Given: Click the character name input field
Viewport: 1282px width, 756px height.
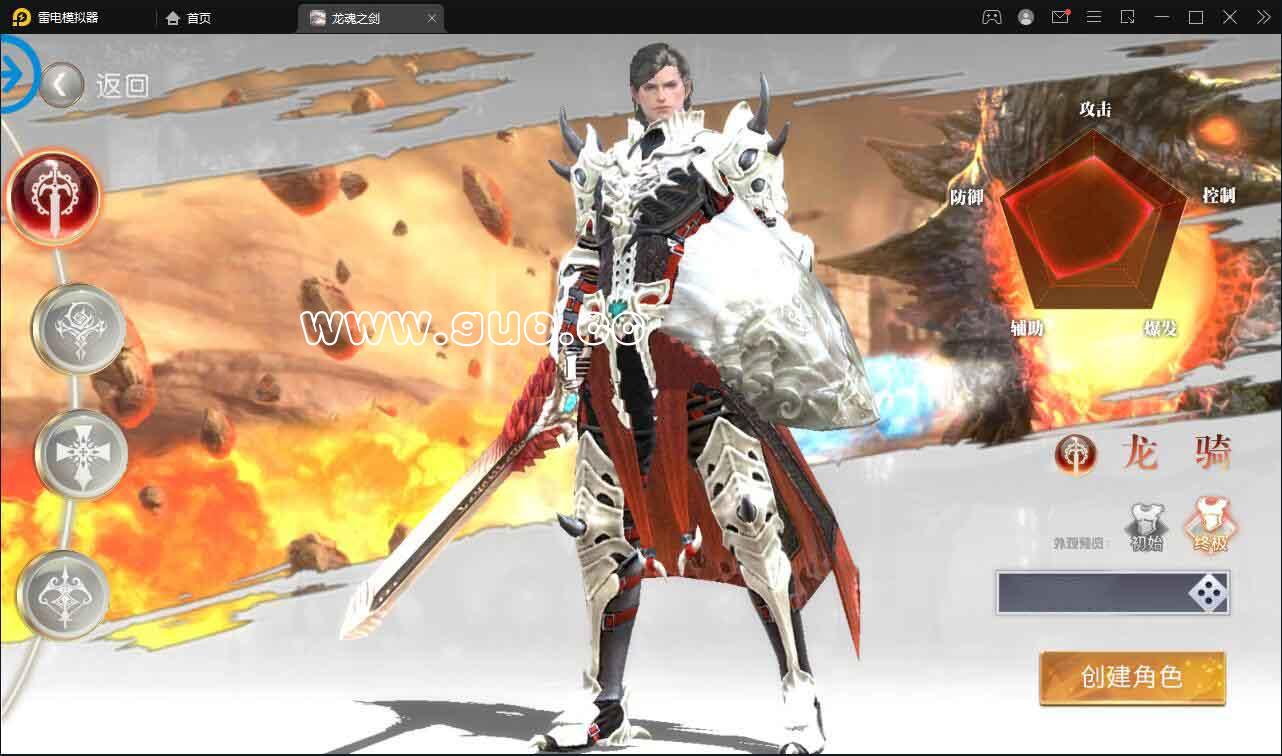Looking at the screenshot, I should (1090, 593).
